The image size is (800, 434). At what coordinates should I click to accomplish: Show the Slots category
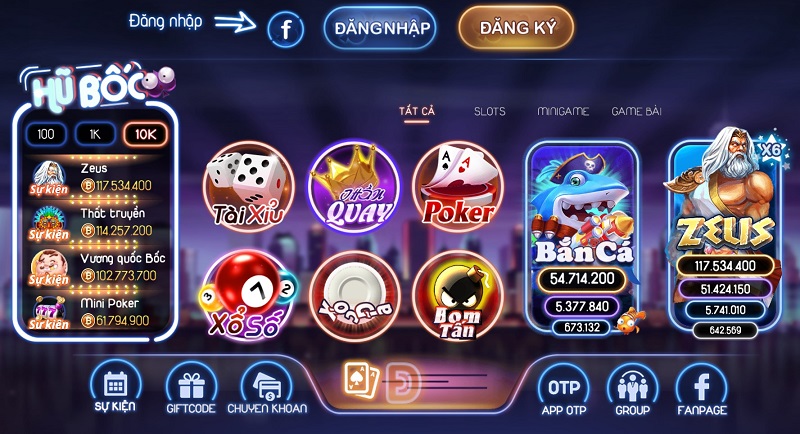(x=489, y=111)
